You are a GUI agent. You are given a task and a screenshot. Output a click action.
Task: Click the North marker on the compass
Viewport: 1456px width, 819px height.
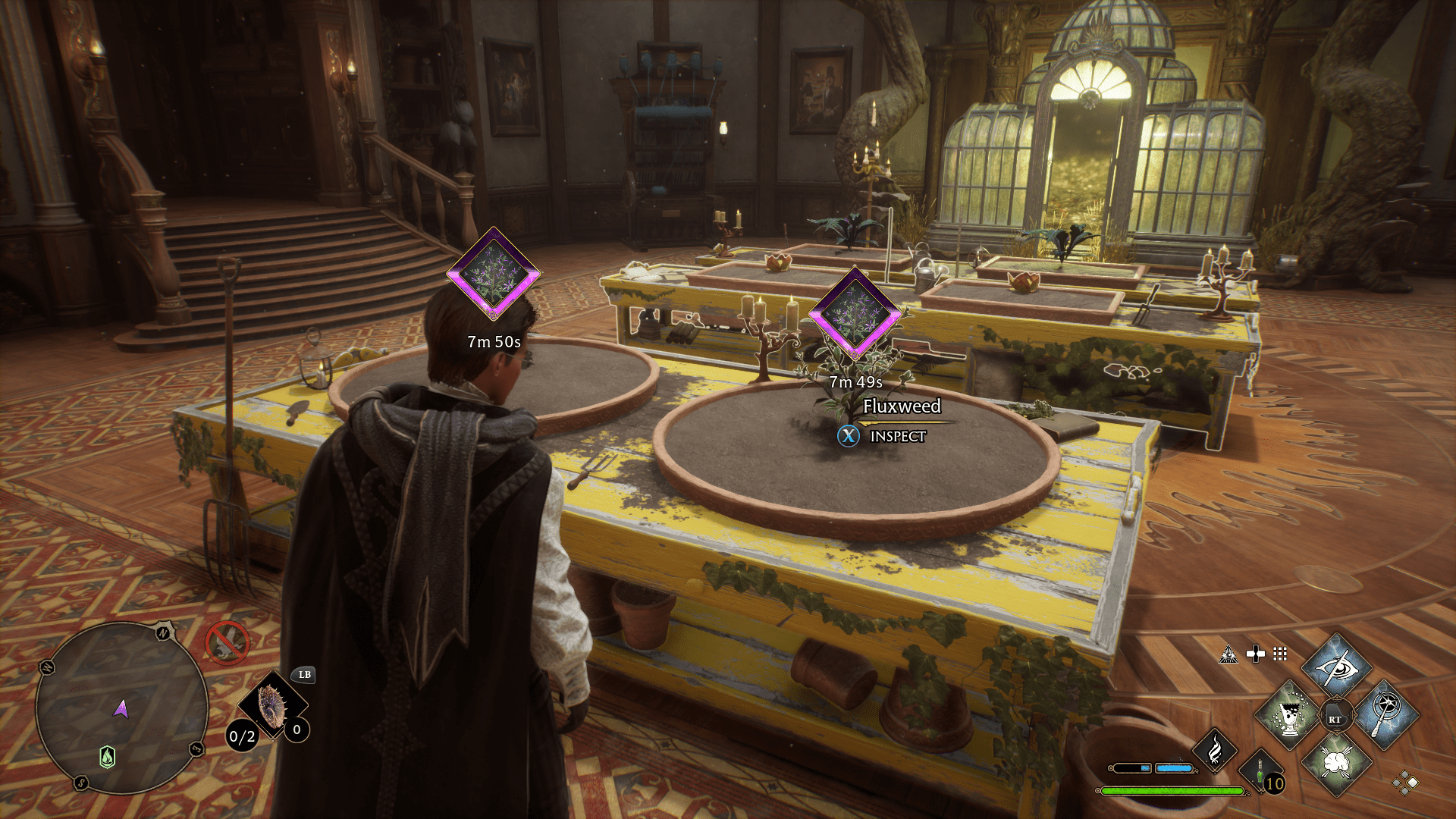coord(162,633)
